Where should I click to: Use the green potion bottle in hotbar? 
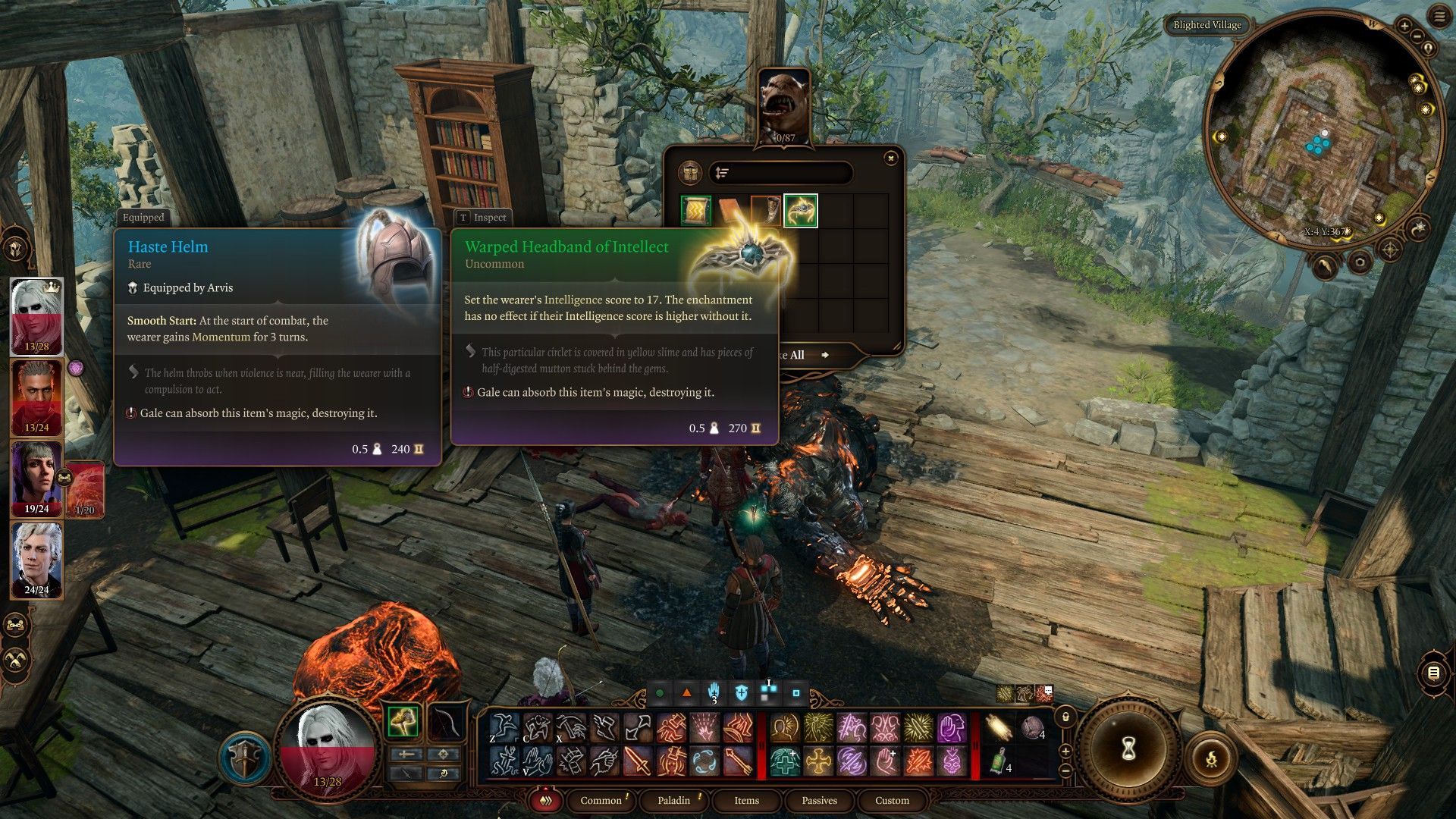tap(999, 761)
